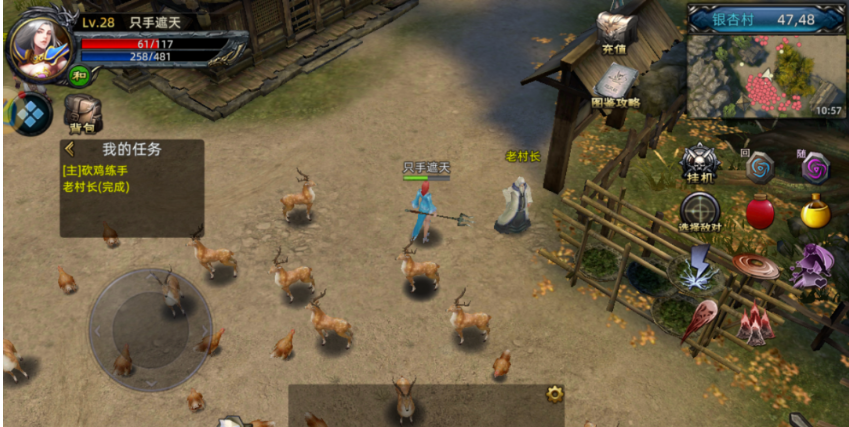Image resolution: width=849 pixels, height=427 pixels.
Task: Toggle the green 和 peace mode badge
Action: tap(78, 74)
